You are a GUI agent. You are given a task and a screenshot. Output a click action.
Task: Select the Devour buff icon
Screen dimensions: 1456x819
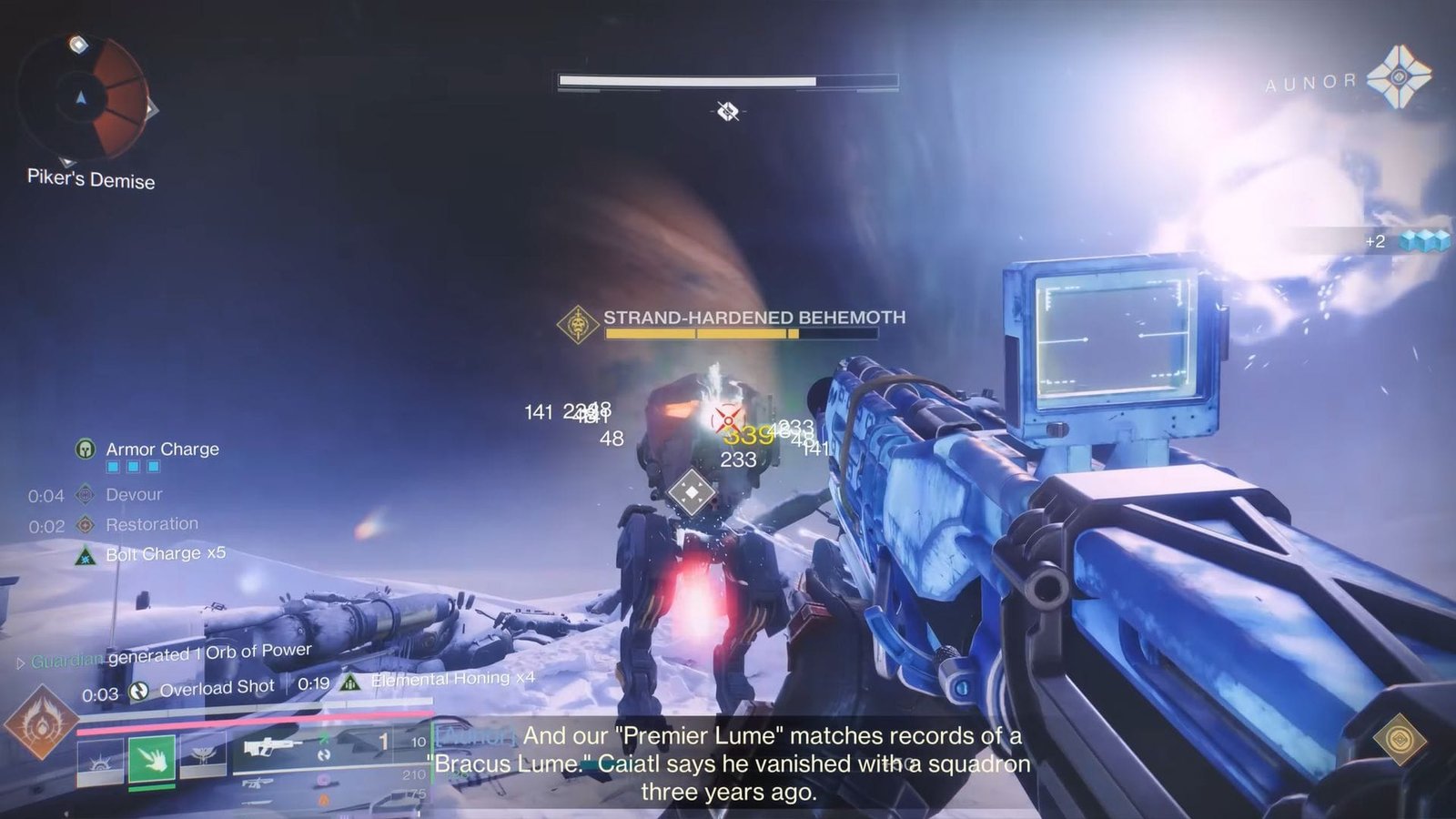(x=86, y=494)
